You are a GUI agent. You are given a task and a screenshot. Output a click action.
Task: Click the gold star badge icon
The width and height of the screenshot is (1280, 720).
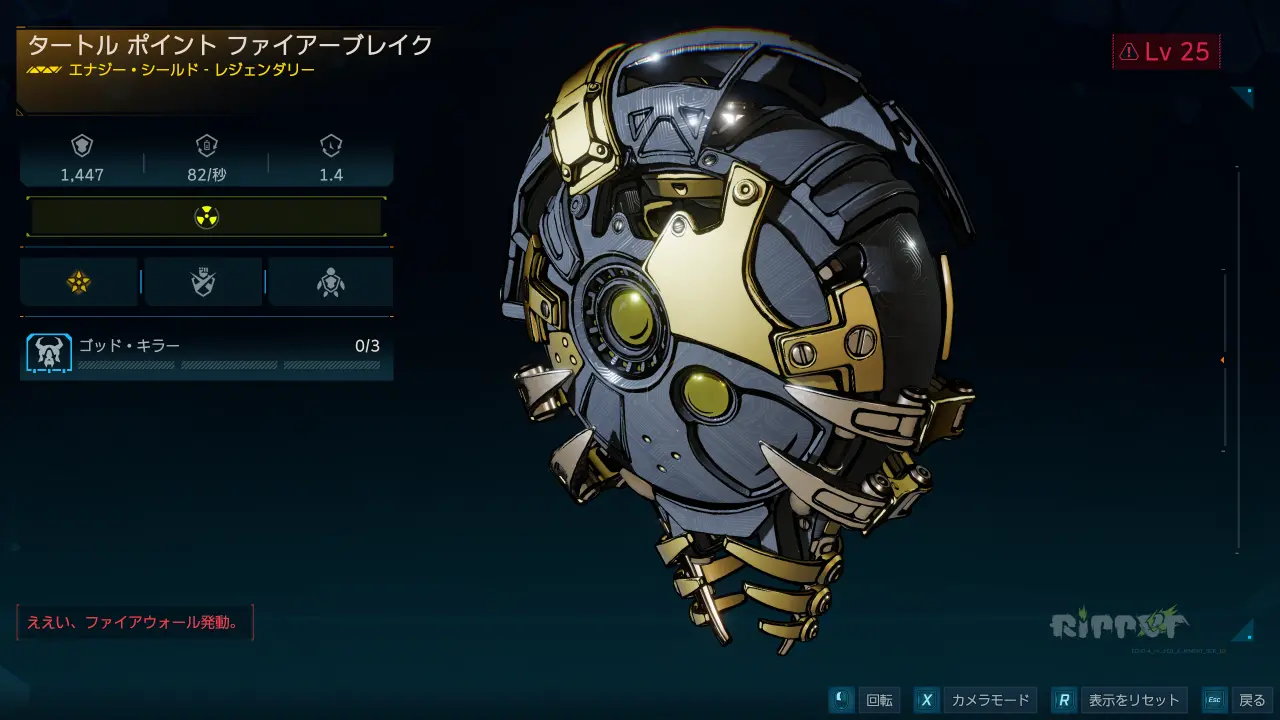79,283
